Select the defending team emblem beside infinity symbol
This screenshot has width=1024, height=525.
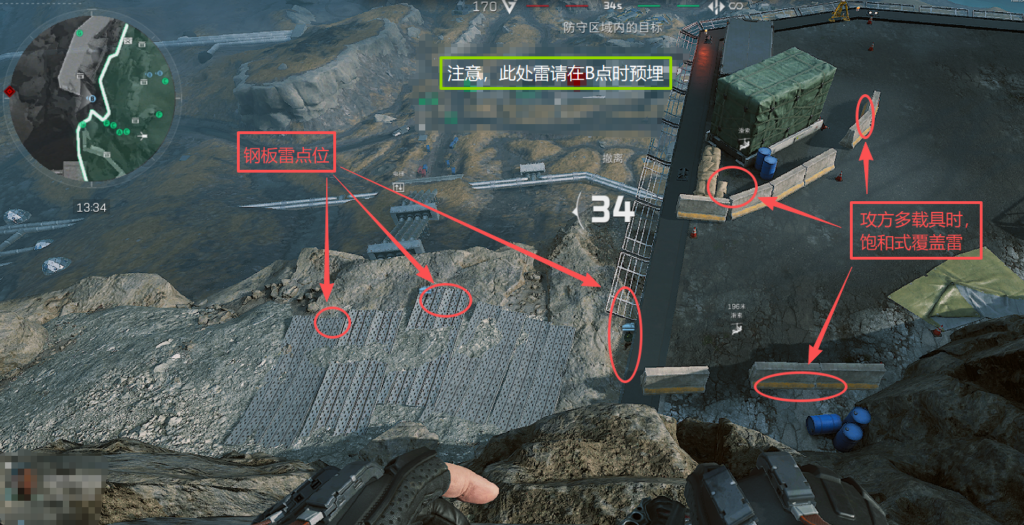716,7
